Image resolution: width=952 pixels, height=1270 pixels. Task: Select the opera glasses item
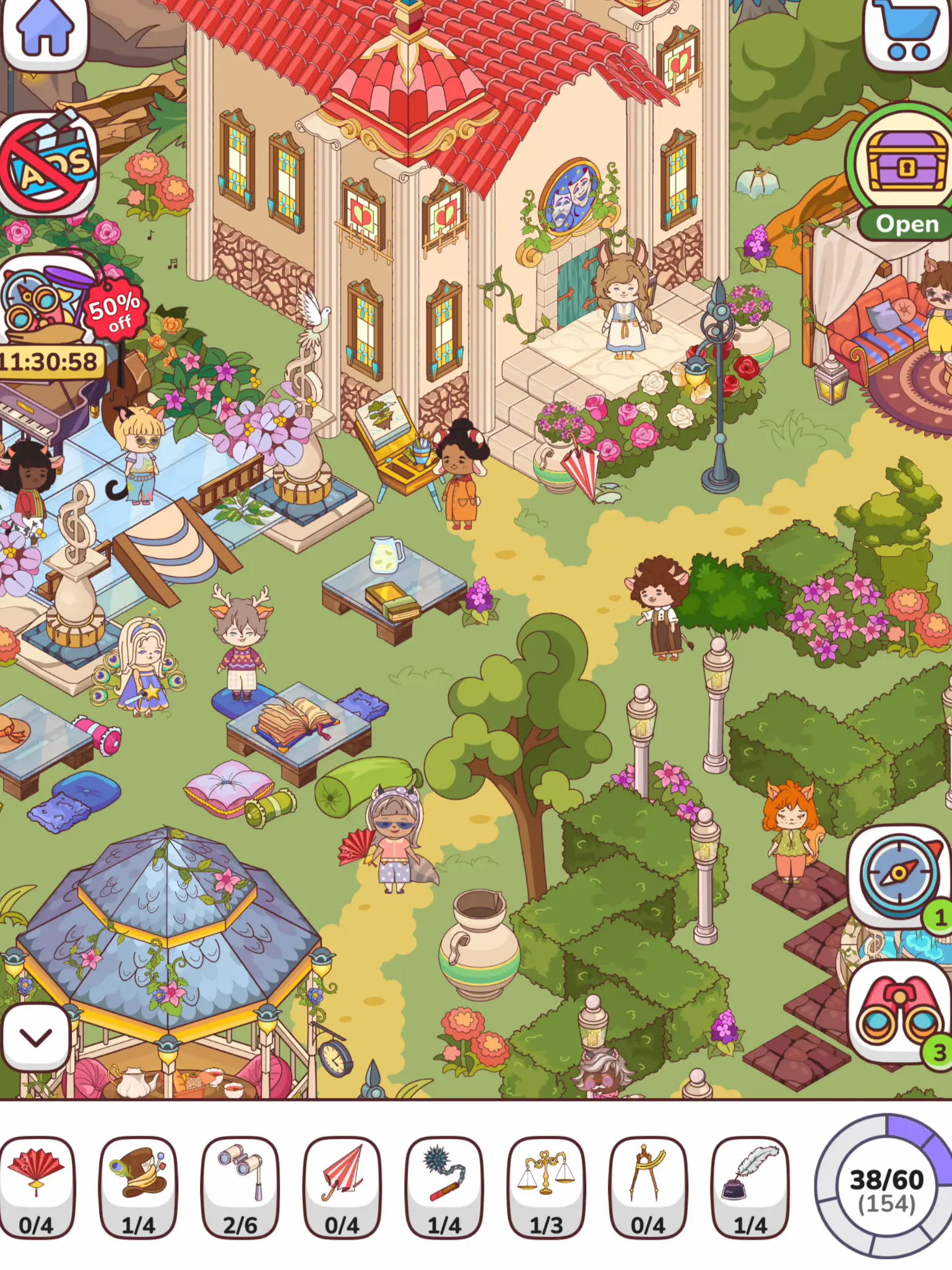[x=240, y=1186]
